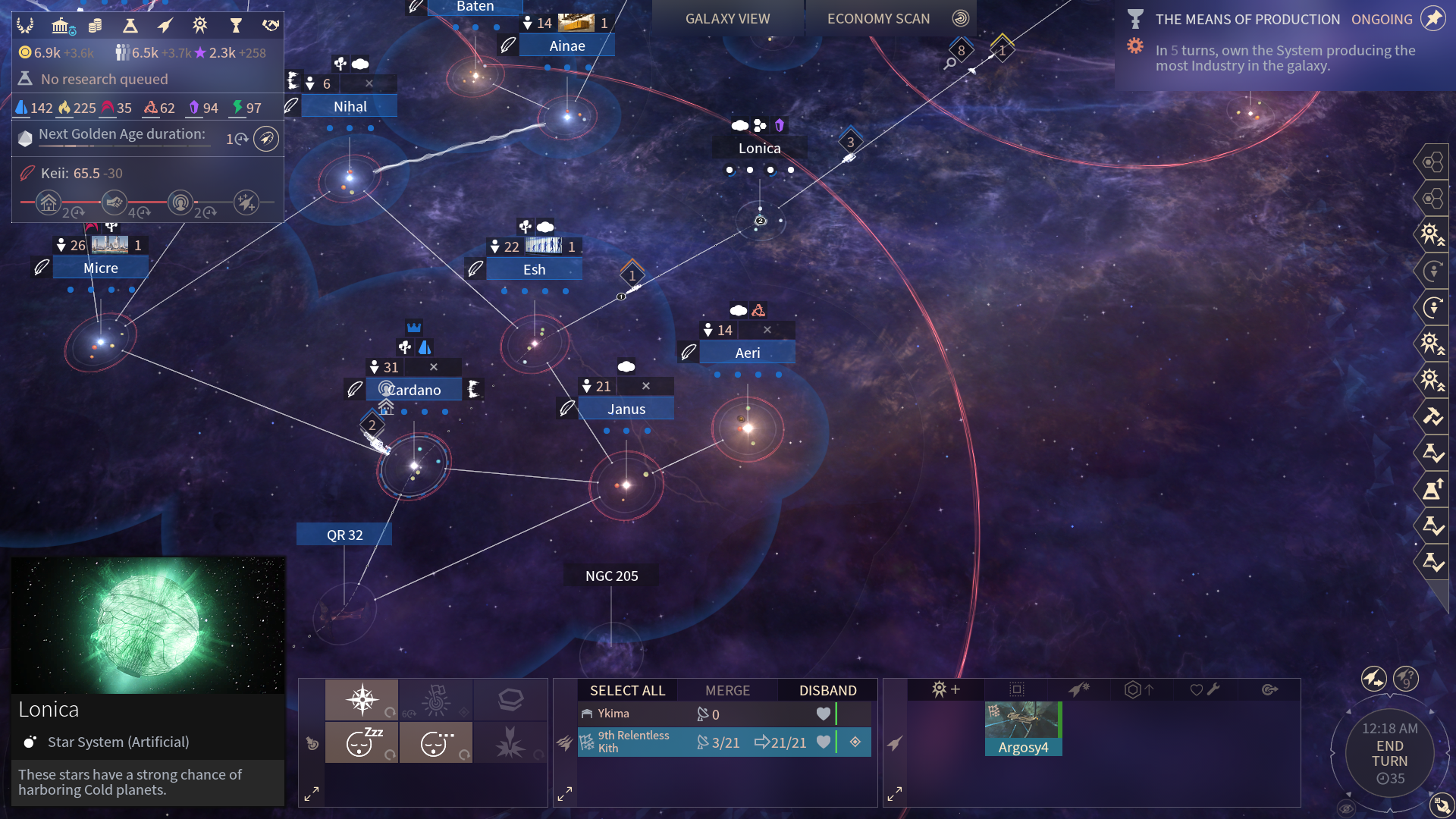Viewport: 1456px width, 819px height.
Task: Pin The Means of Production quest
Action: coord(1432,19)
